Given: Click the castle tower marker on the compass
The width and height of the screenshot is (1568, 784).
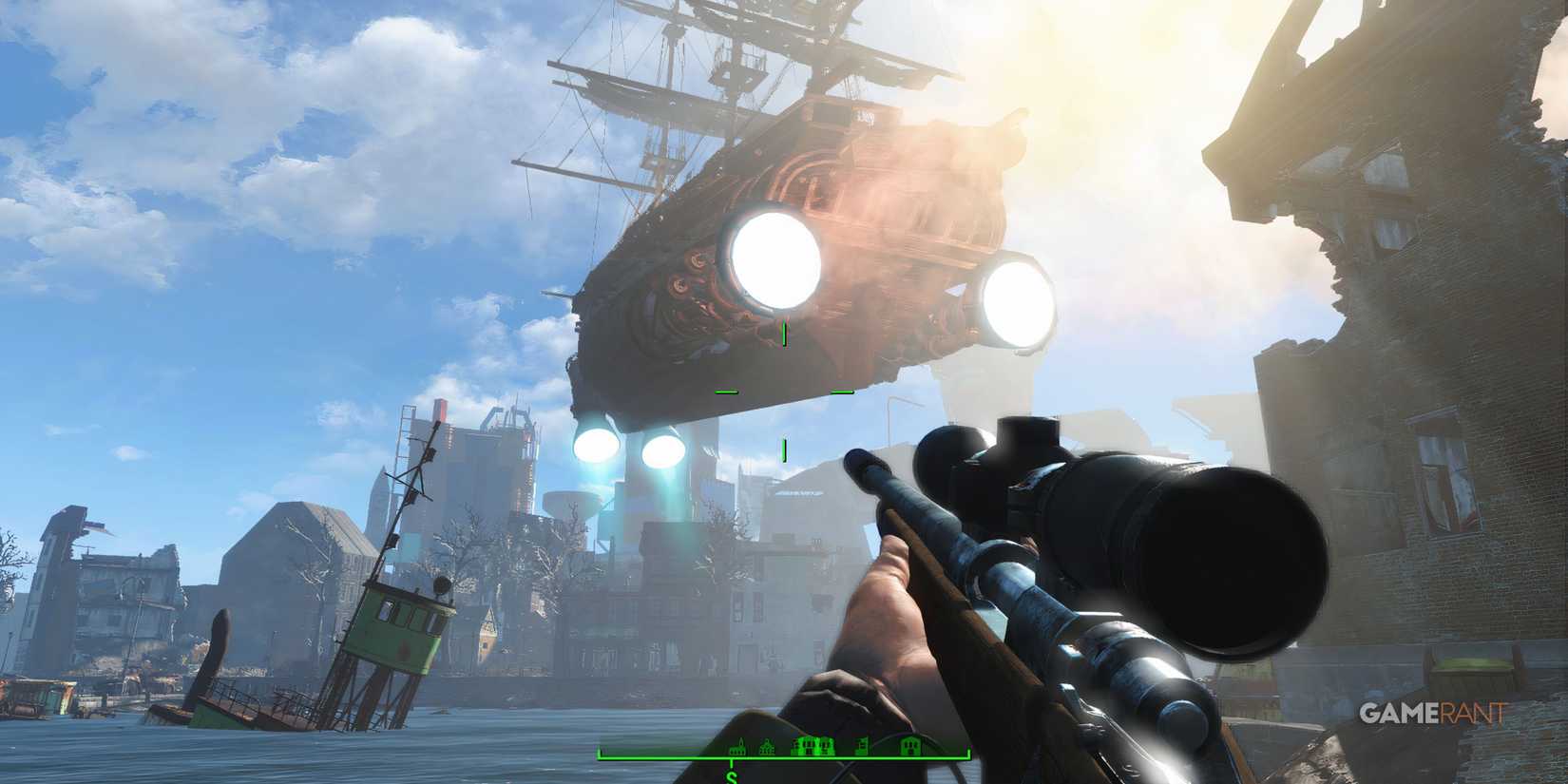Looking at the screenshot, I should point(862,747).
